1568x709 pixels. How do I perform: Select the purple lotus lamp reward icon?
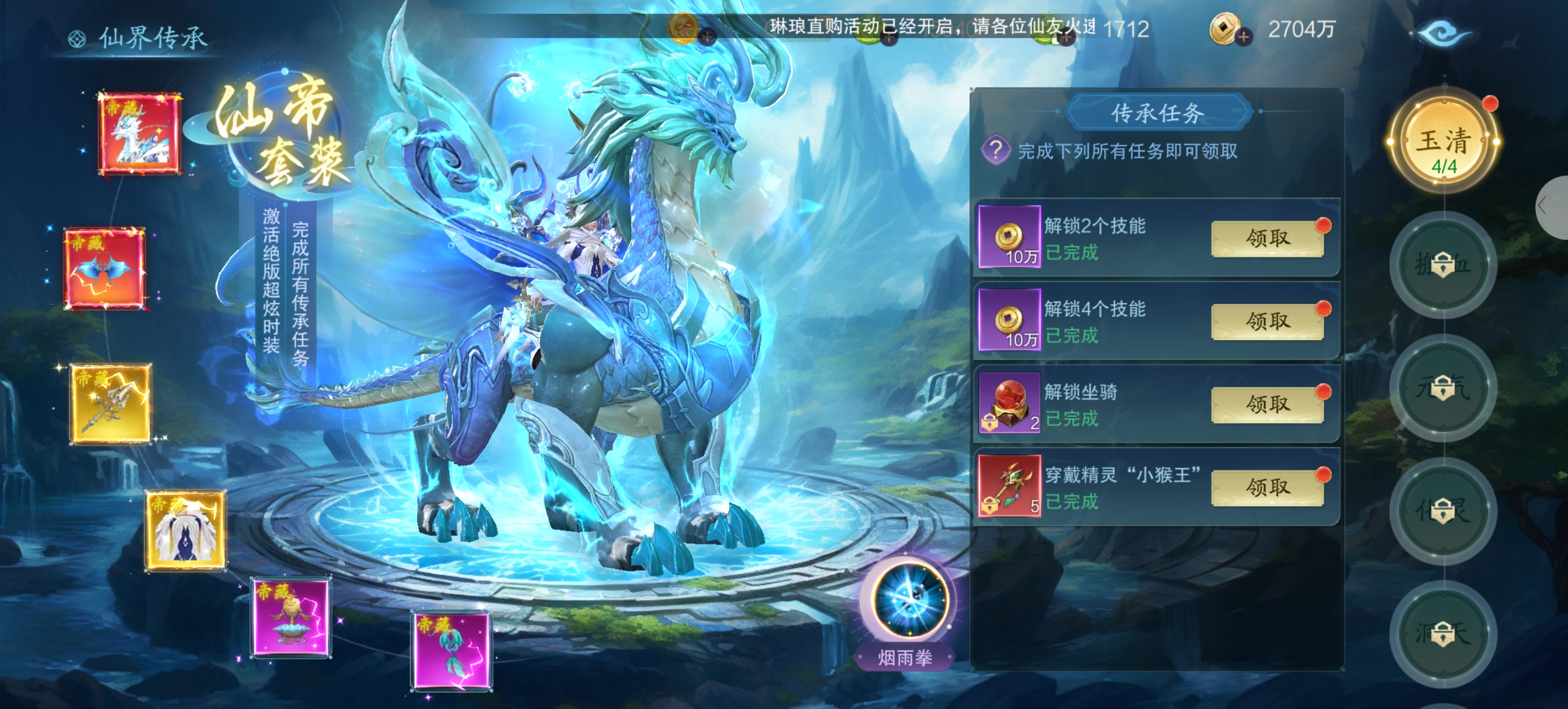coord(292,617)
